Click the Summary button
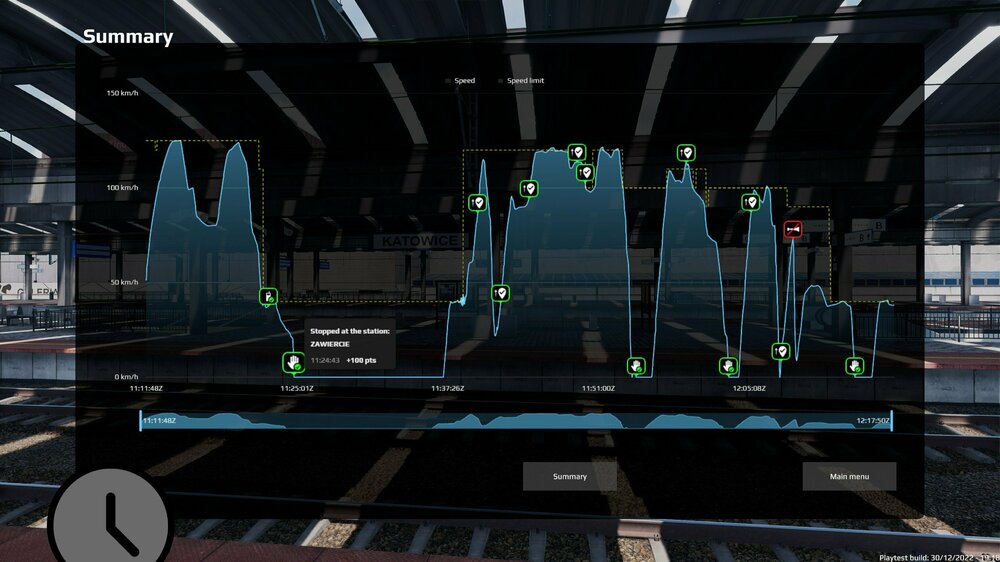The height and width of the screenshot is (562, 1000). (x=570, y=477)
